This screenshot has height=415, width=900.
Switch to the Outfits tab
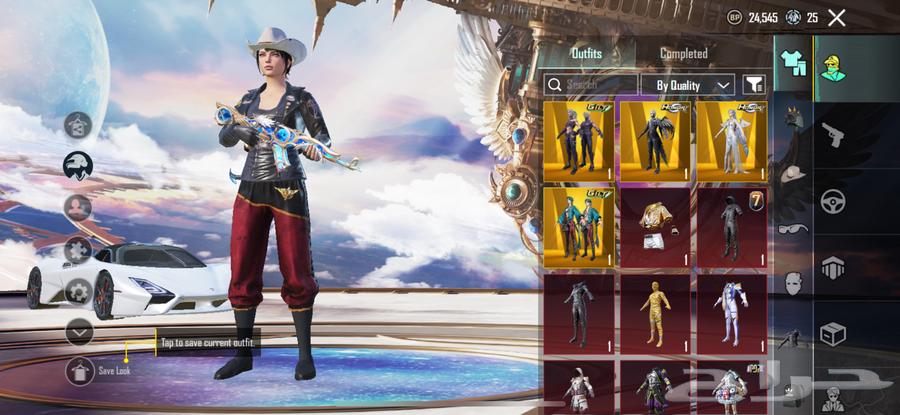tap(586, 53)
